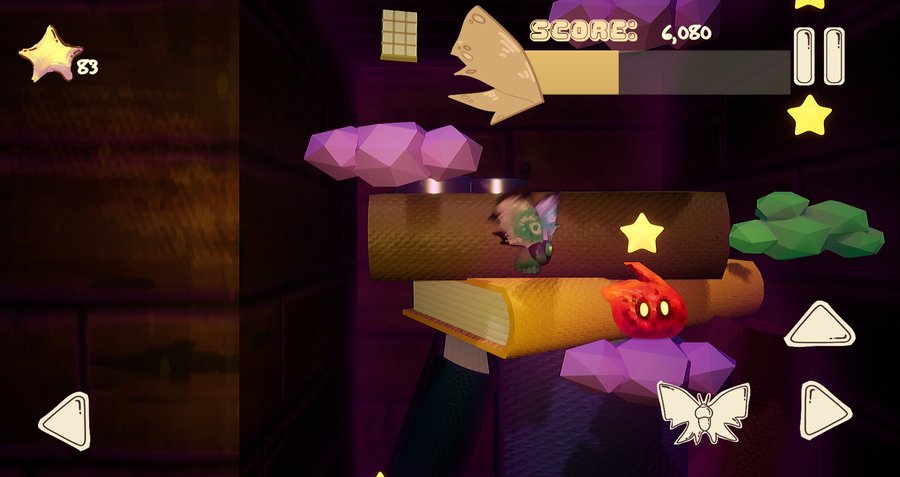Tap the up arrow jump button
The image size is (900, 477).
pyautogui.click(x=818, y=327)
